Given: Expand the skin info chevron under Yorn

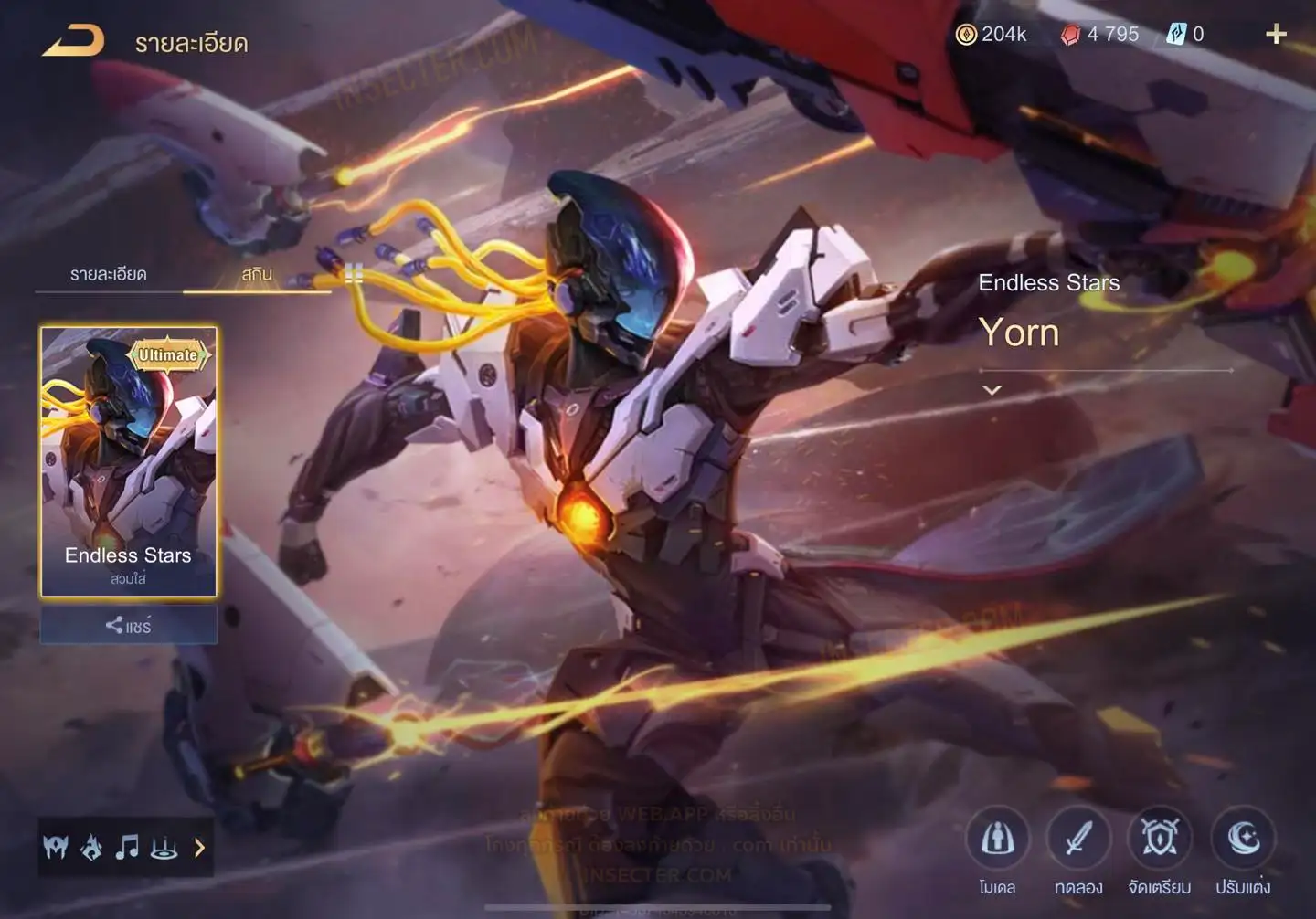Looking at the screenshot, I should [x=992, y=390].
